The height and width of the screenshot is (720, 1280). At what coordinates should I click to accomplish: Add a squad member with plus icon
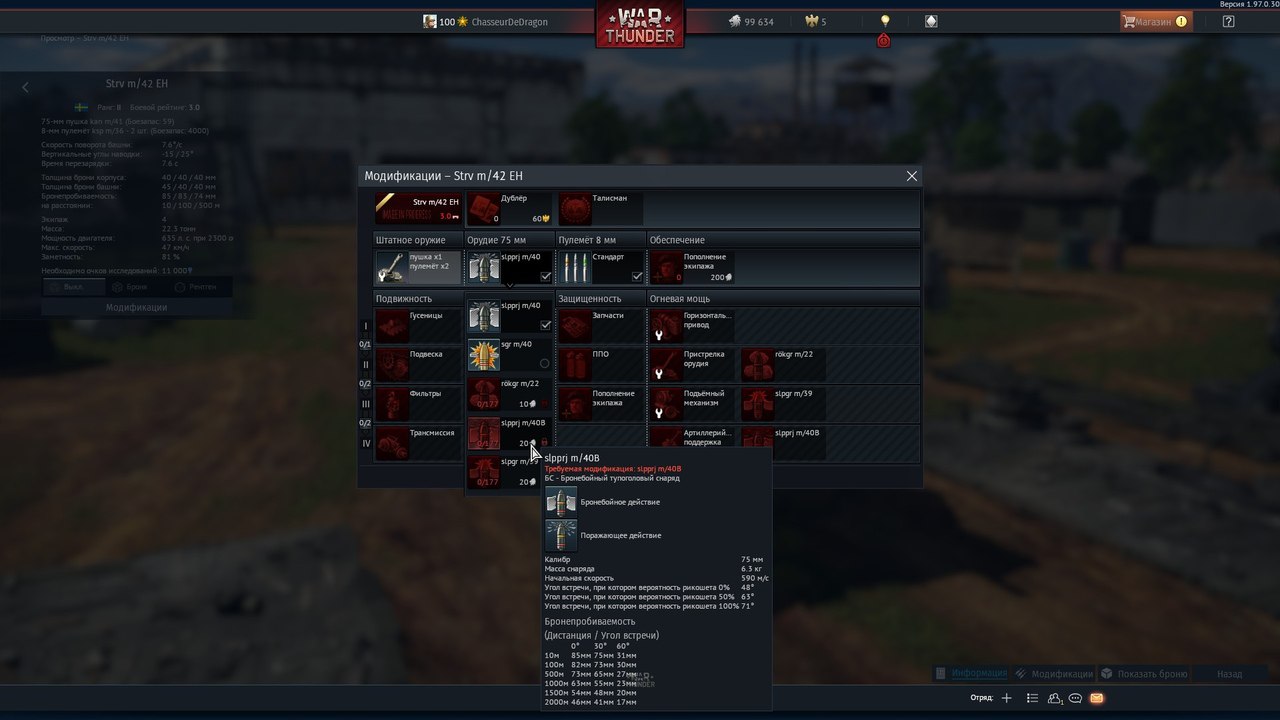tap(1007, 698)
